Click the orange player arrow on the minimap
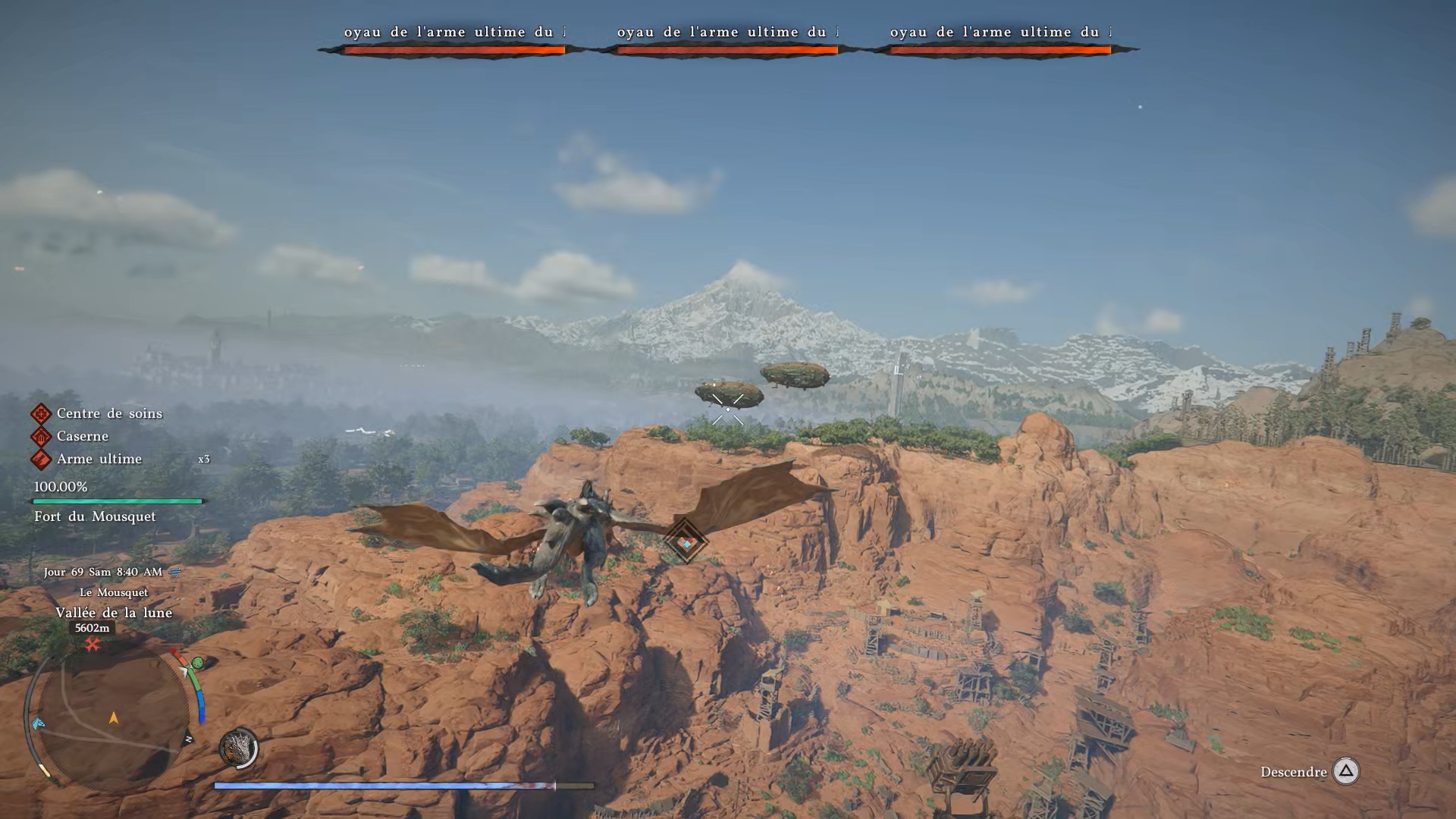 click(x=114, y=717)
